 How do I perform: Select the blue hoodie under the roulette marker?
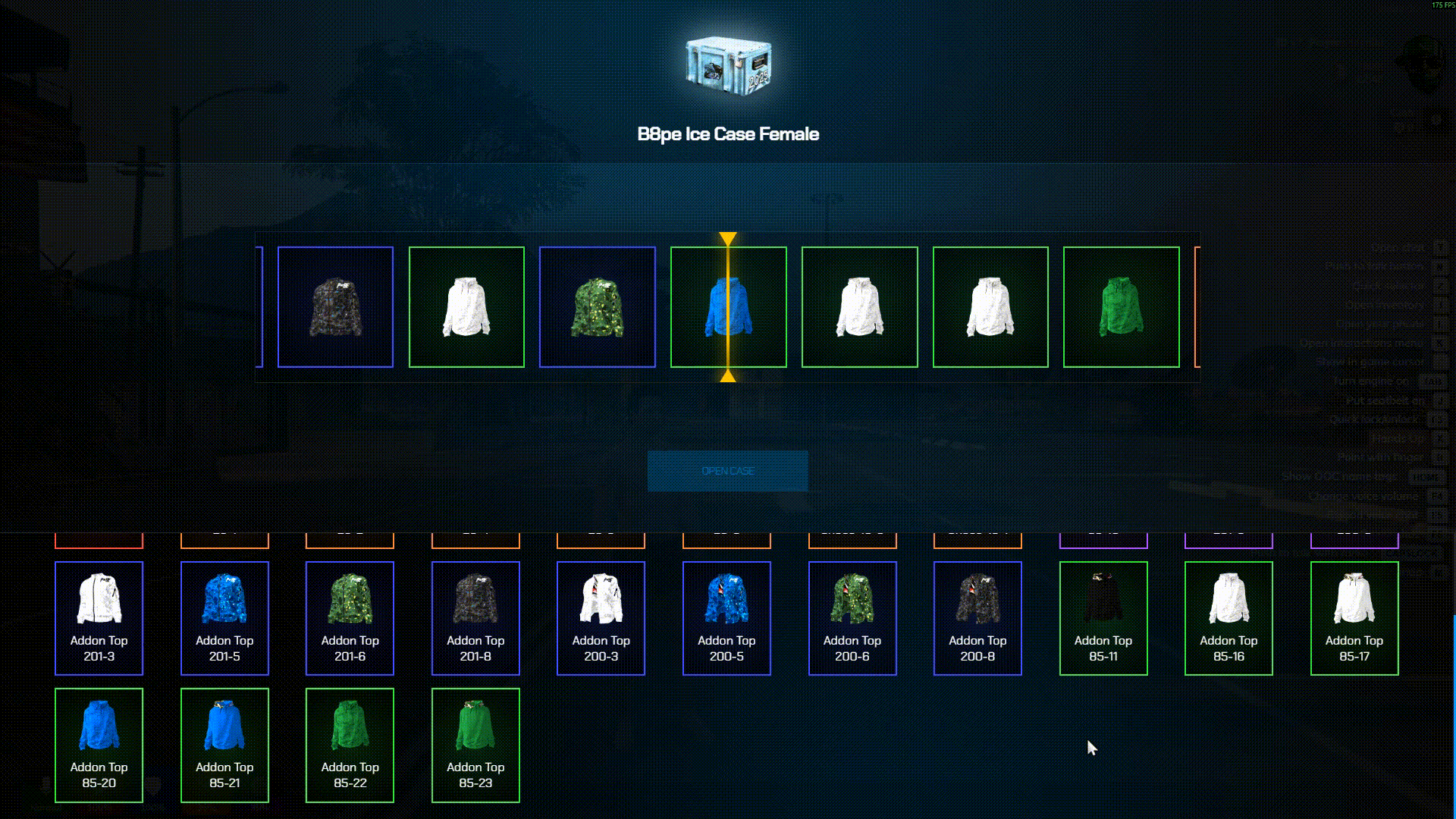click(728, 307)
